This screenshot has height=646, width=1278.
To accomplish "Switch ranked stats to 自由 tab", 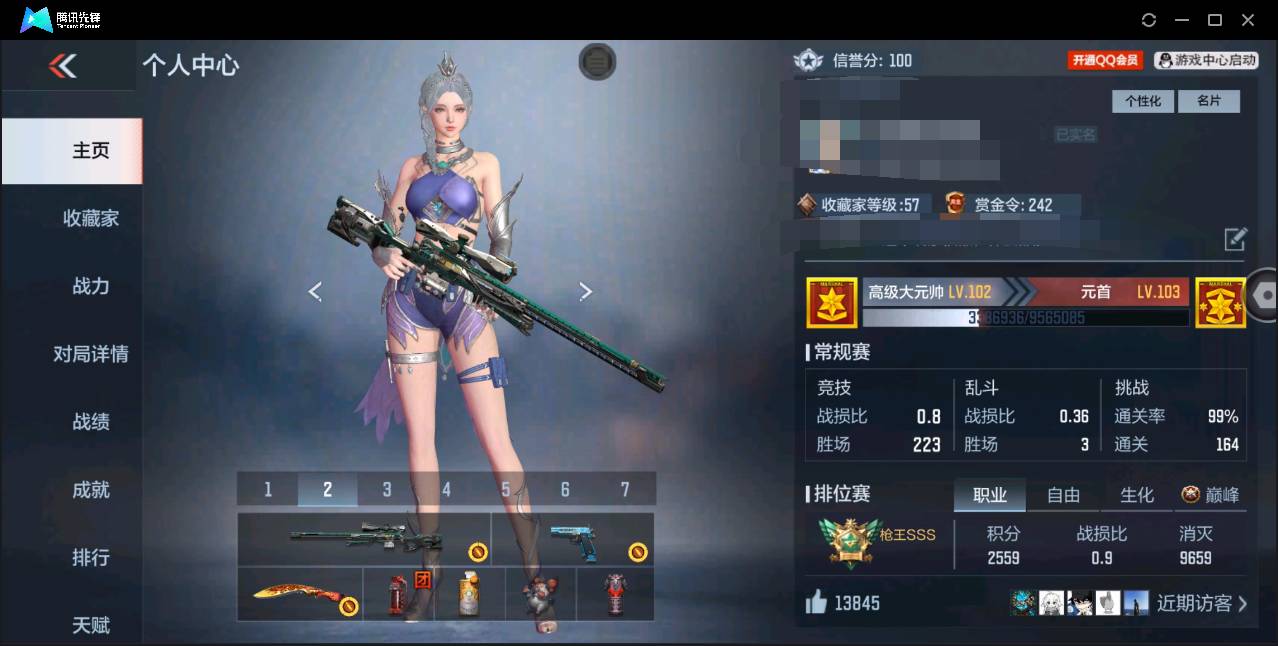I will [x=1063, y=495].
